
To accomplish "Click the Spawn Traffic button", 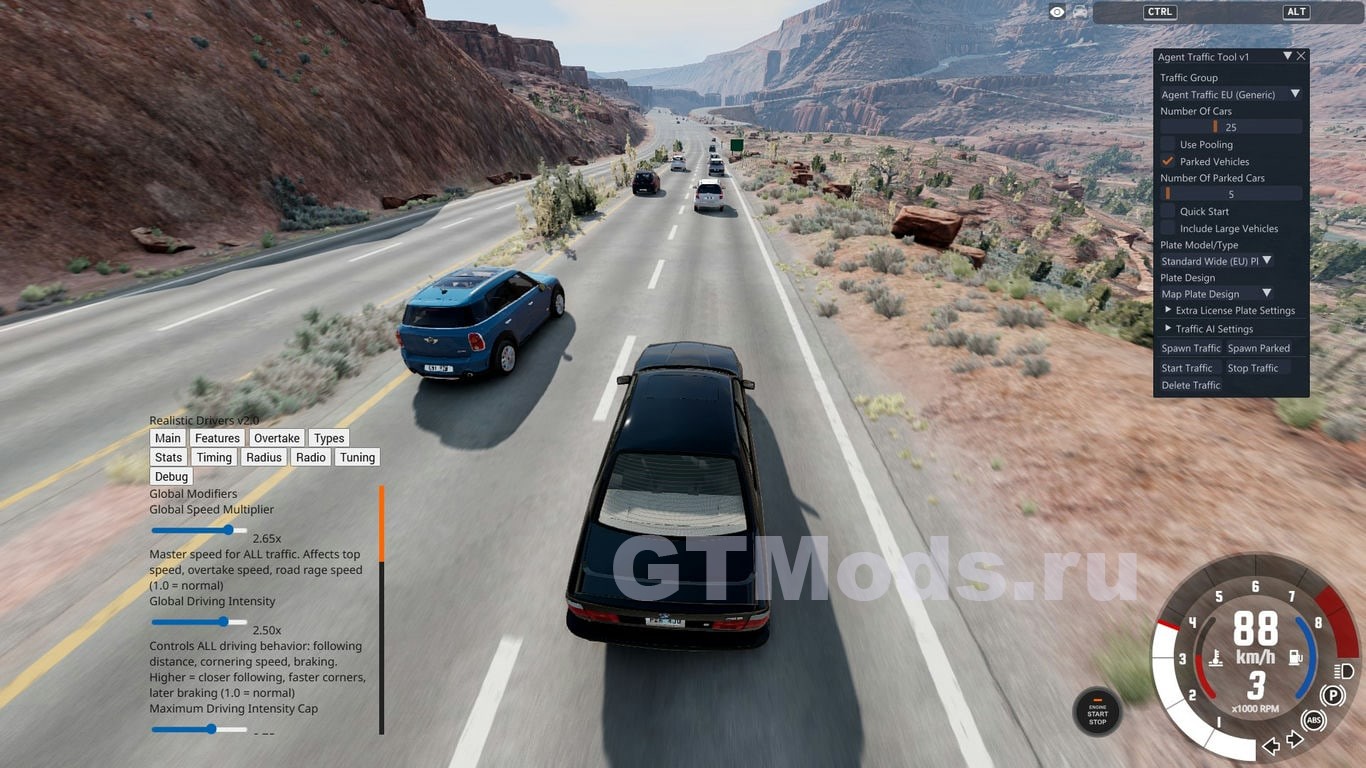I will [x=1190, y=348].
